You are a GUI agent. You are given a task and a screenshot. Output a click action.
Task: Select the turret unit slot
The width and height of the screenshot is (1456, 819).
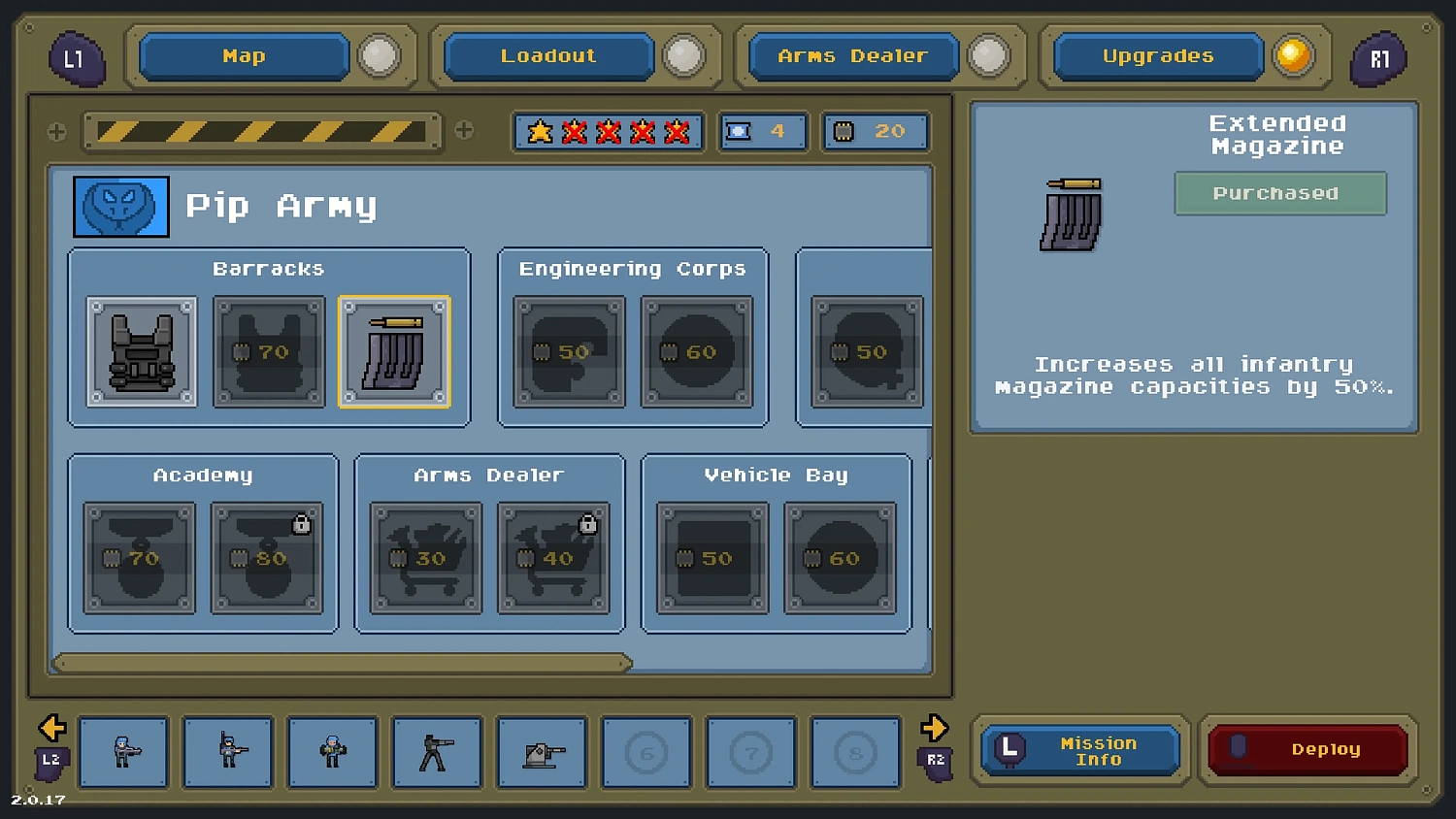[x=542, y=753]
